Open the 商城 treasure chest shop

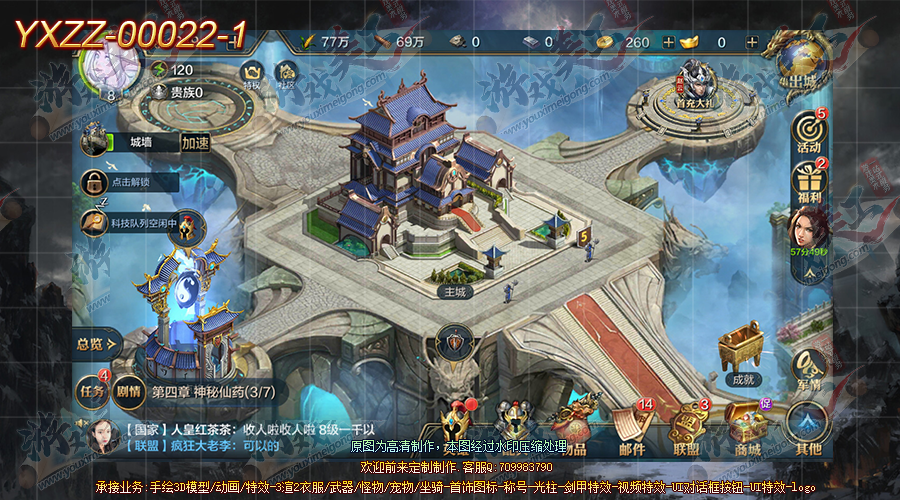(x=746, y=427)
